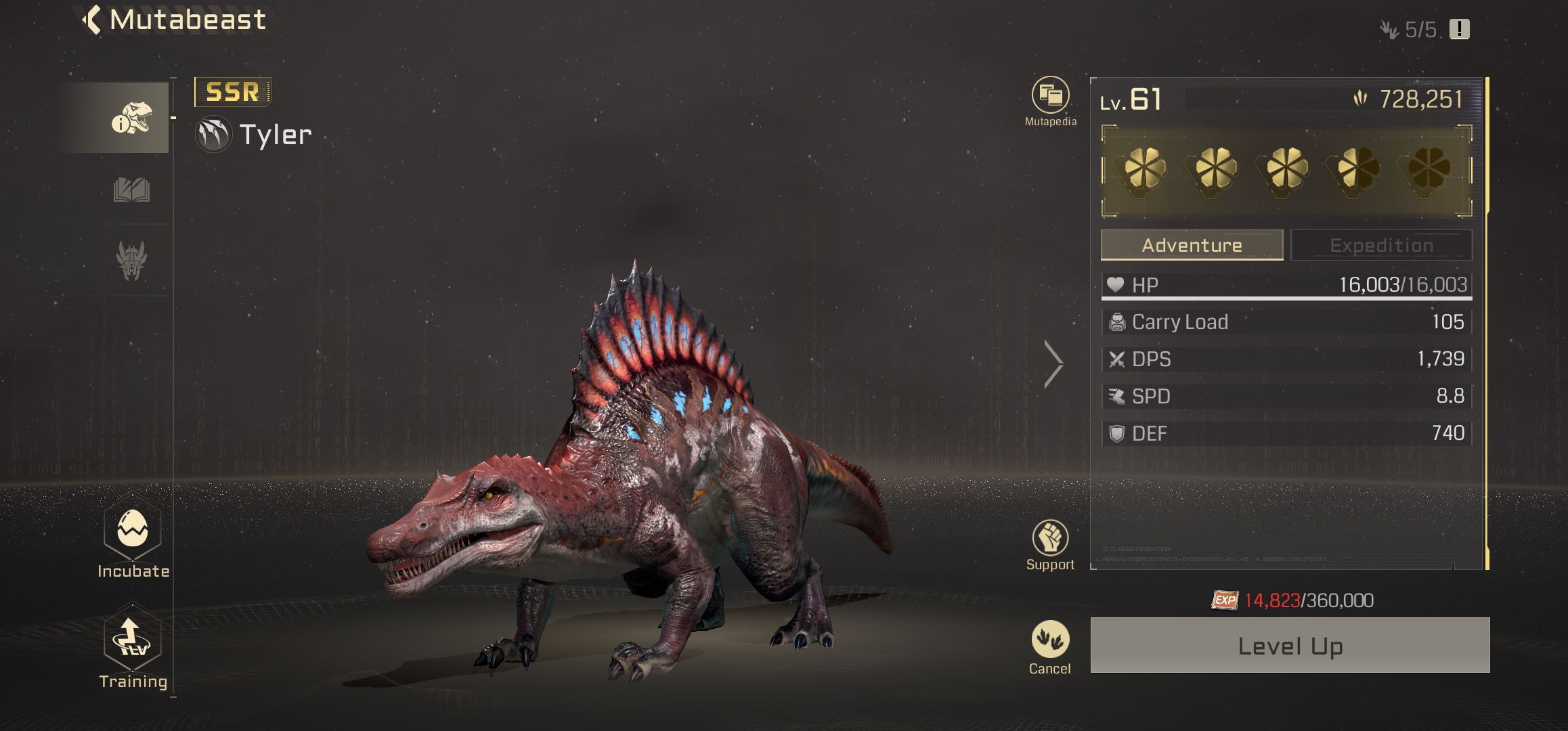Switch to the open book side tab
Viewport: 1568px width, 731px height.
[131, 190]
